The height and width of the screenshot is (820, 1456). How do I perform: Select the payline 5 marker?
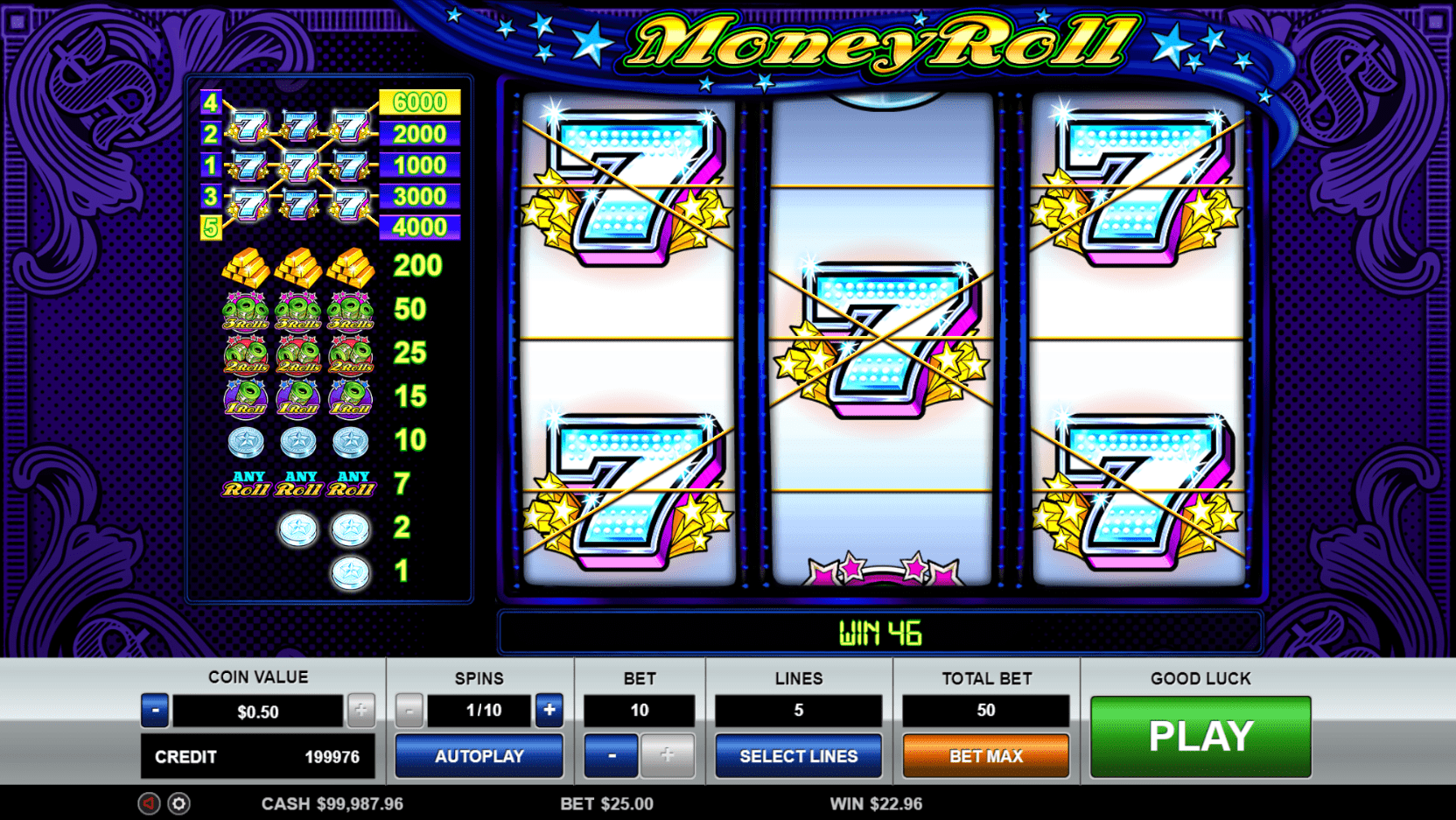(x=209, y=227)
